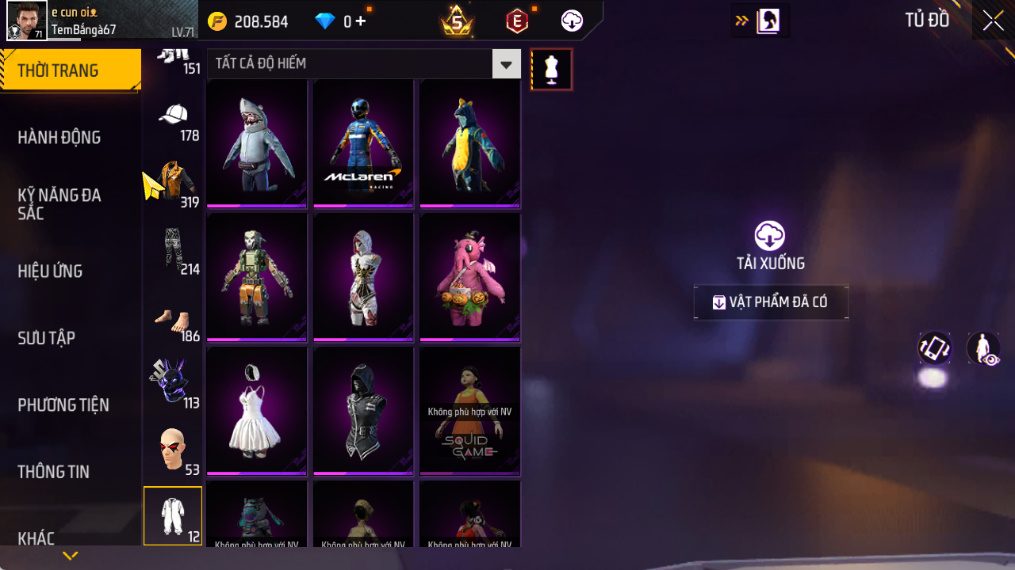Screen dimensions: 1015x570
Task: Open the shoes category with bare feet icon
Action: coord(174,320)
